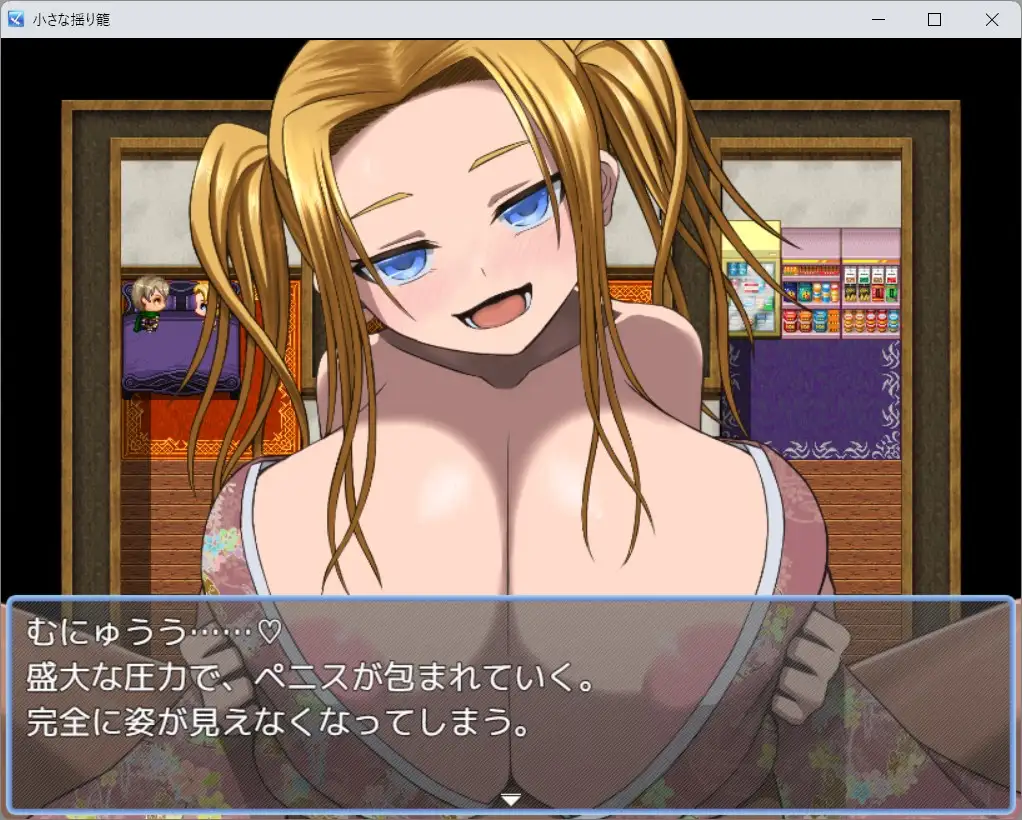Click the dialogue continue arrow indicator

[x=511, y=798]
